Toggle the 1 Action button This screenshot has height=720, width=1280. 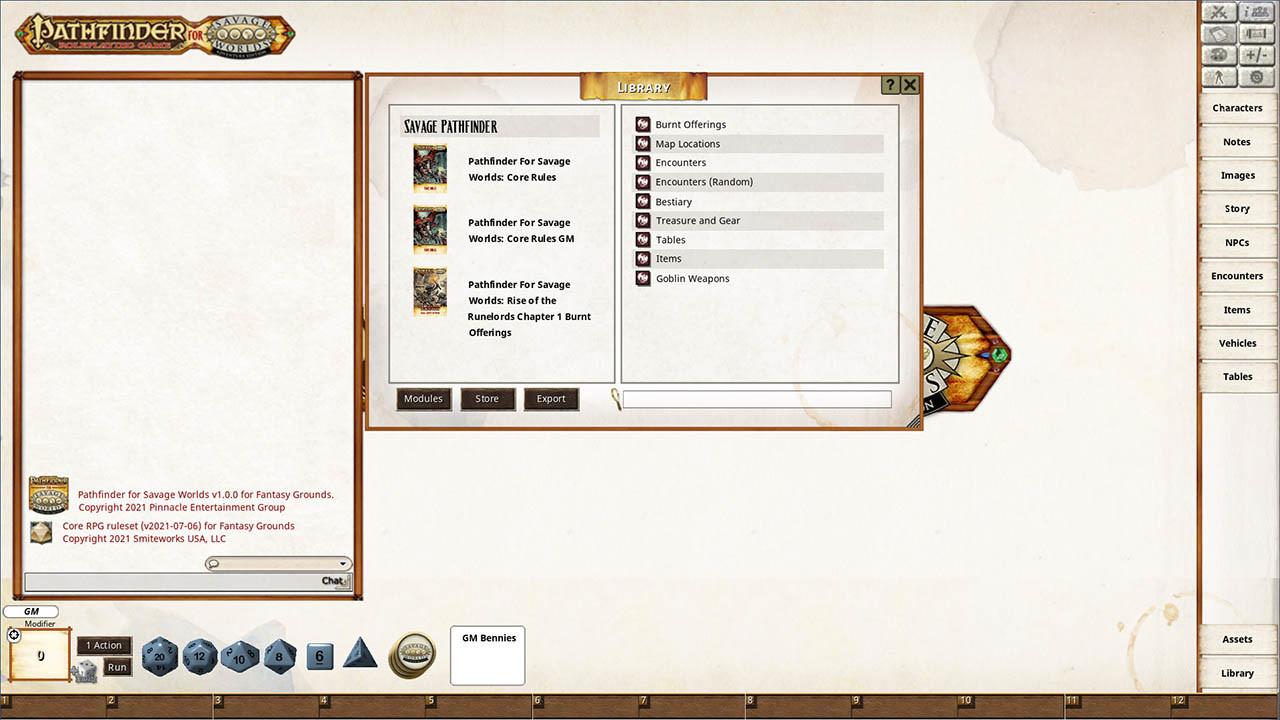(x=104, y=645)
